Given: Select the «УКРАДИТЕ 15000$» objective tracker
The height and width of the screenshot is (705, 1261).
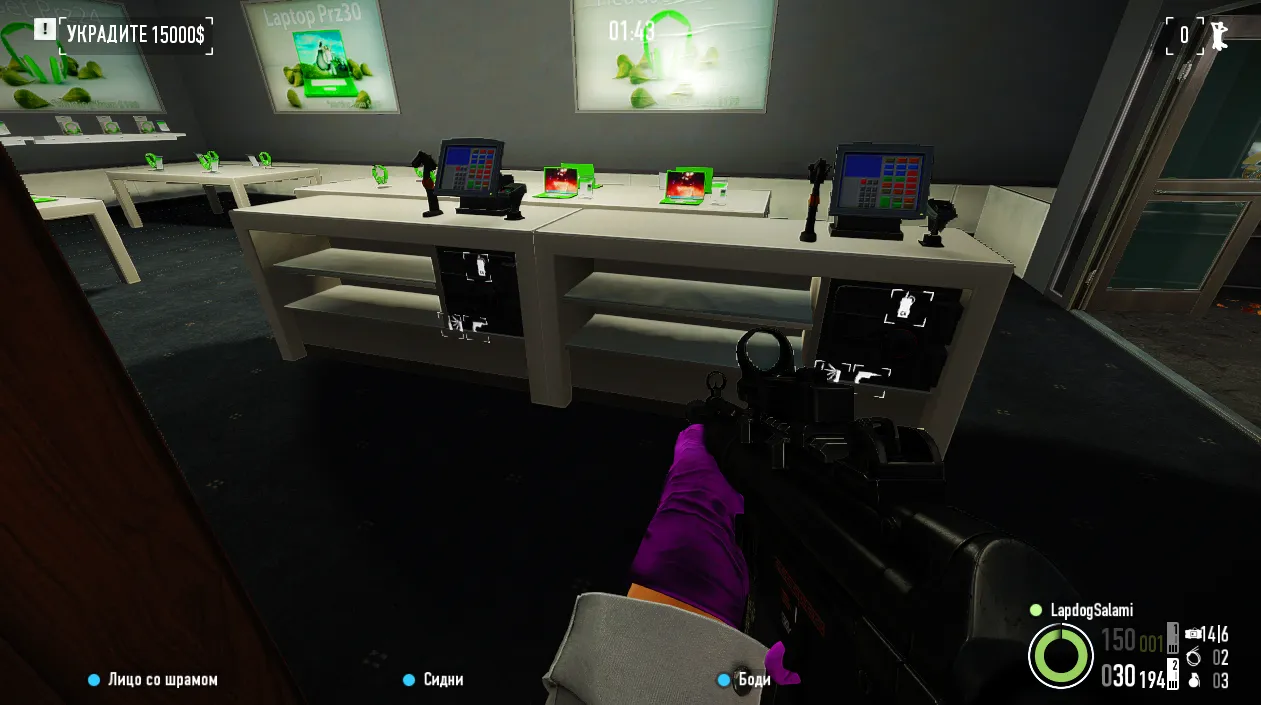Looking at the screenshot, I should pos(135,36).
